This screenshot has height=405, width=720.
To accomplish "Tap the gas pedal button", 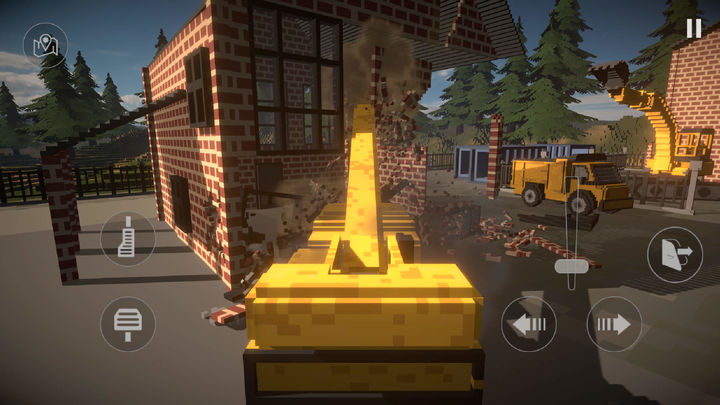I will 128,239.
